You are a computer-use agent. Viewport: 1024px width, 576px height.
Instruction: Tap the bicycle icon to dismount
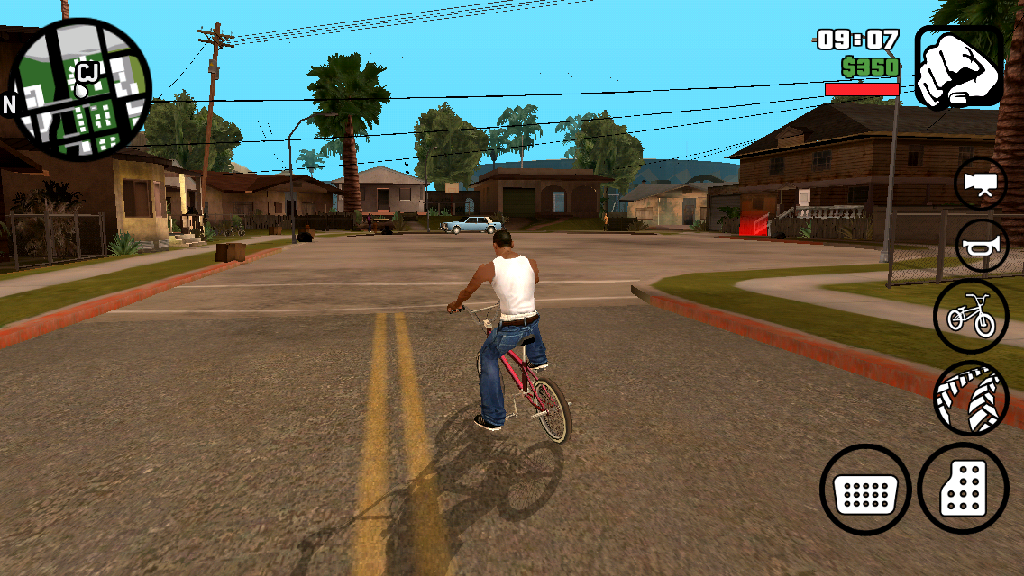(971, 316)
